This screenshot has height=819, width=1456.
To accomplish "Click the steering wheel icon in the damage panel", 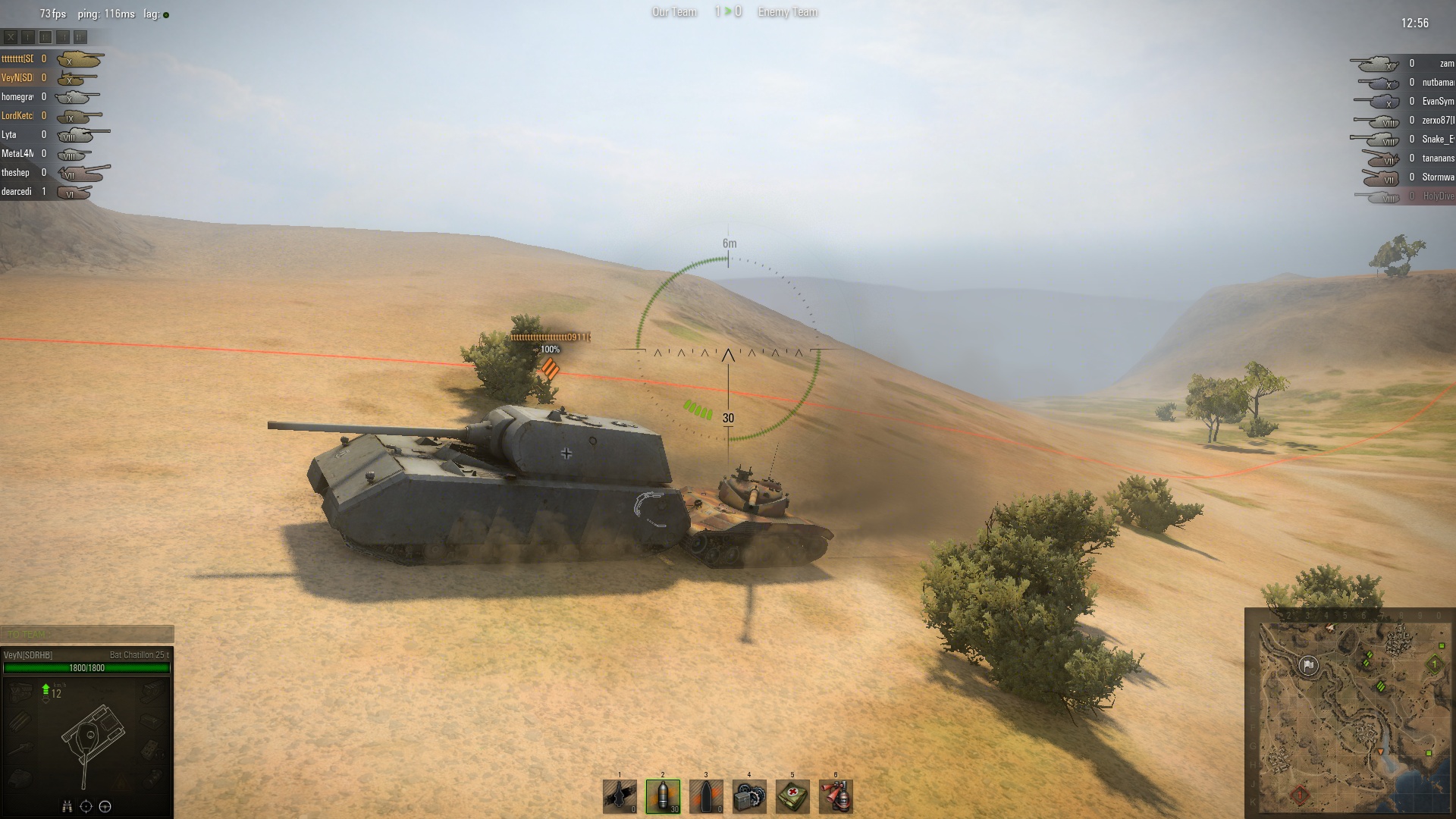I will point(105,806).
